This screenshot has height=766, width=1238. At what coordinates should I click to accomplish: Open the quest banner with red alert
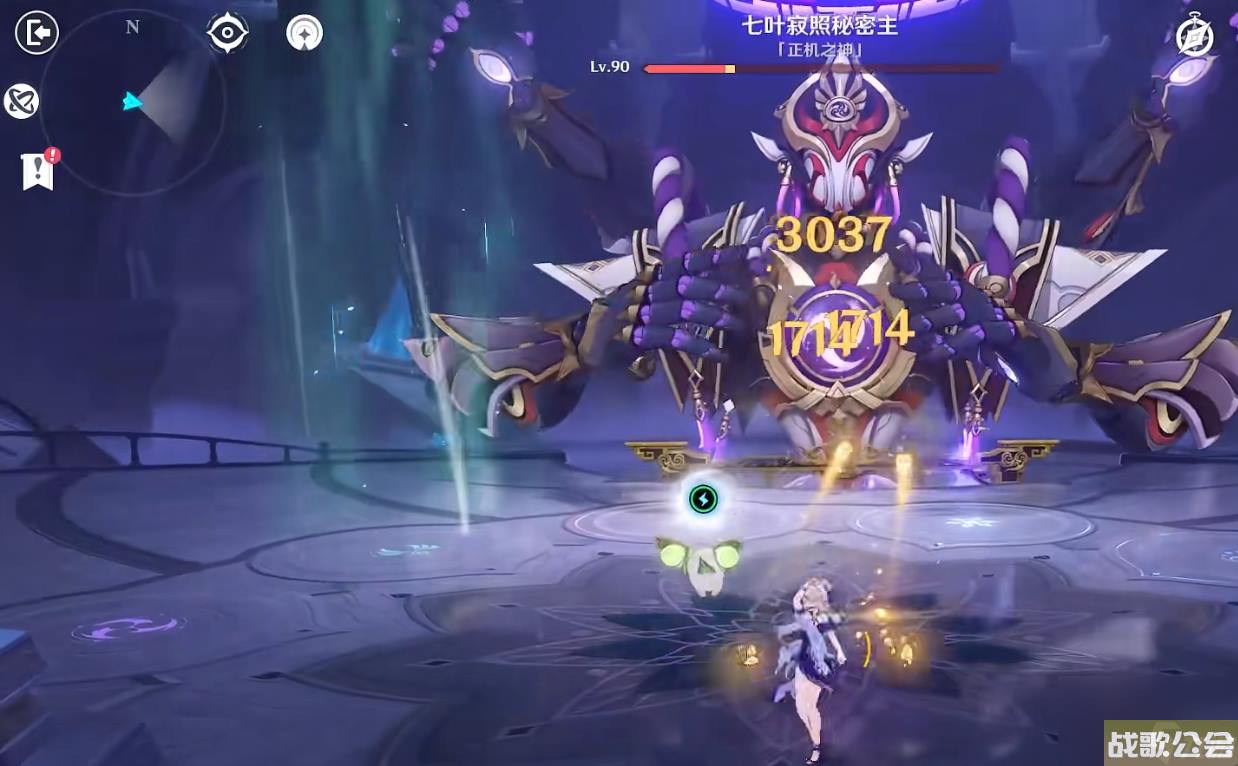tap(37, 170)
